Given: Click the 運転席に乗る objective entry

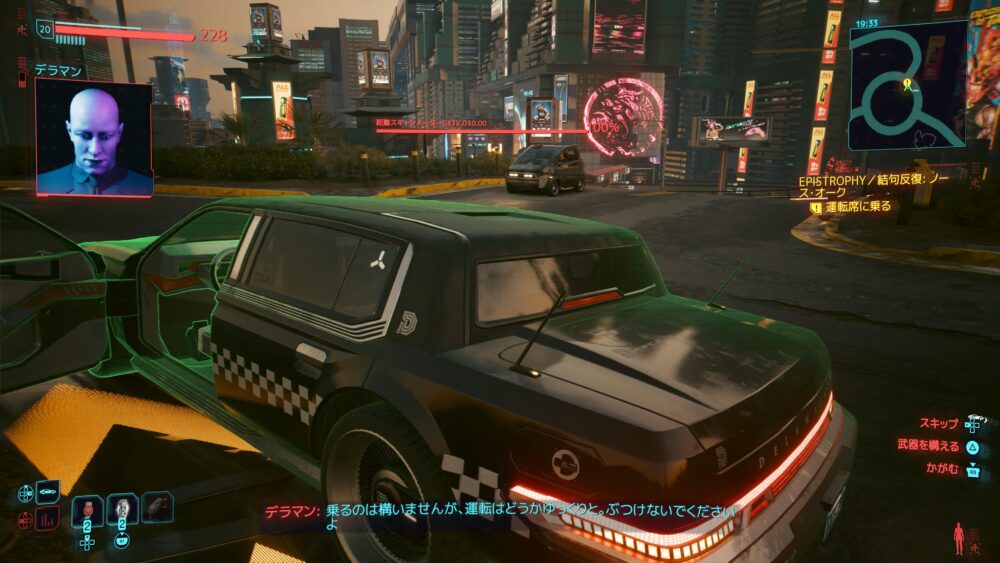Looking at the screenshot, I should [857, 207].
